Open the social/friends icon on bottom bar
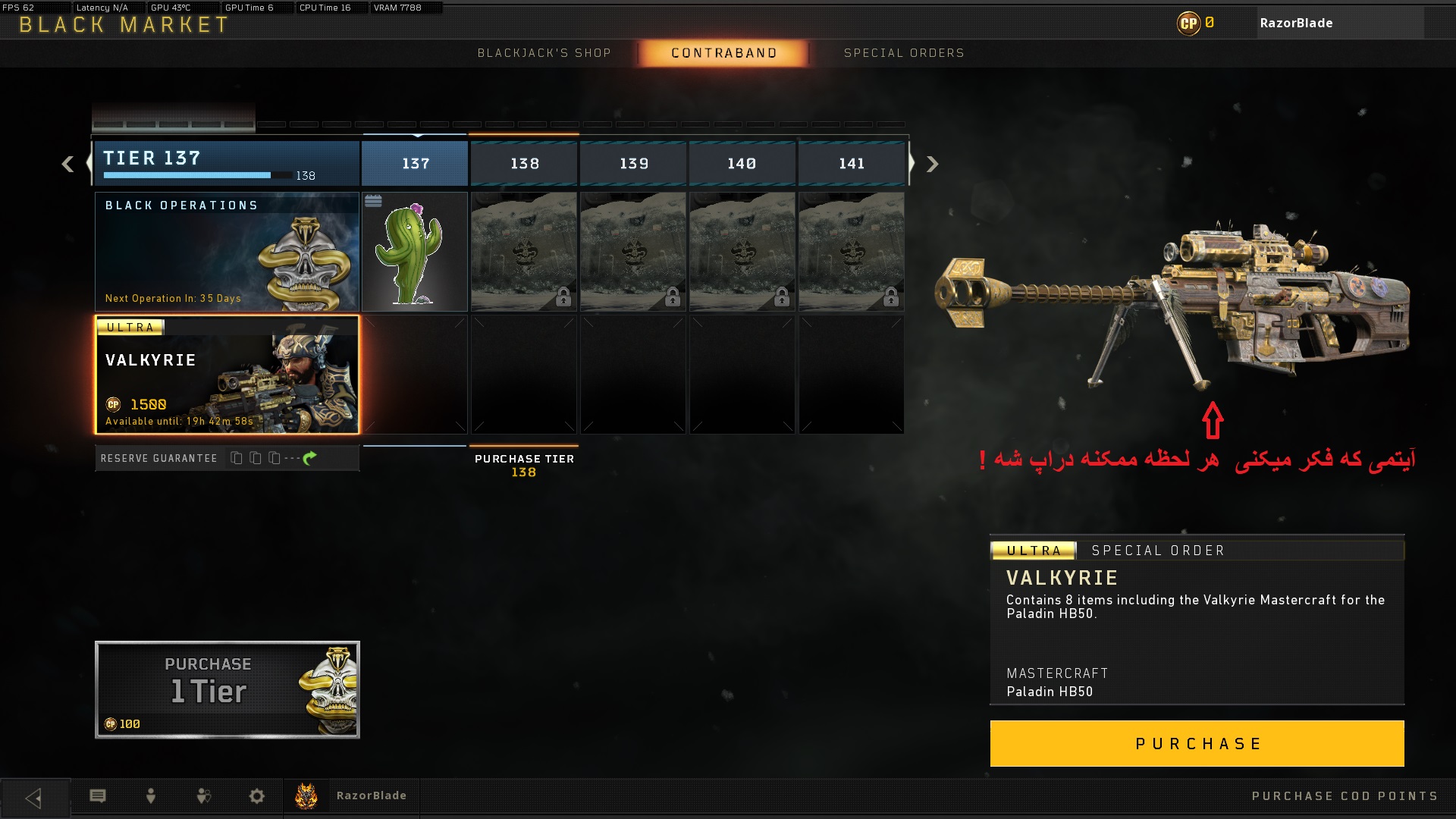Image resolution: width=1456 pixels, height=819 pixels. coord(202,796)
